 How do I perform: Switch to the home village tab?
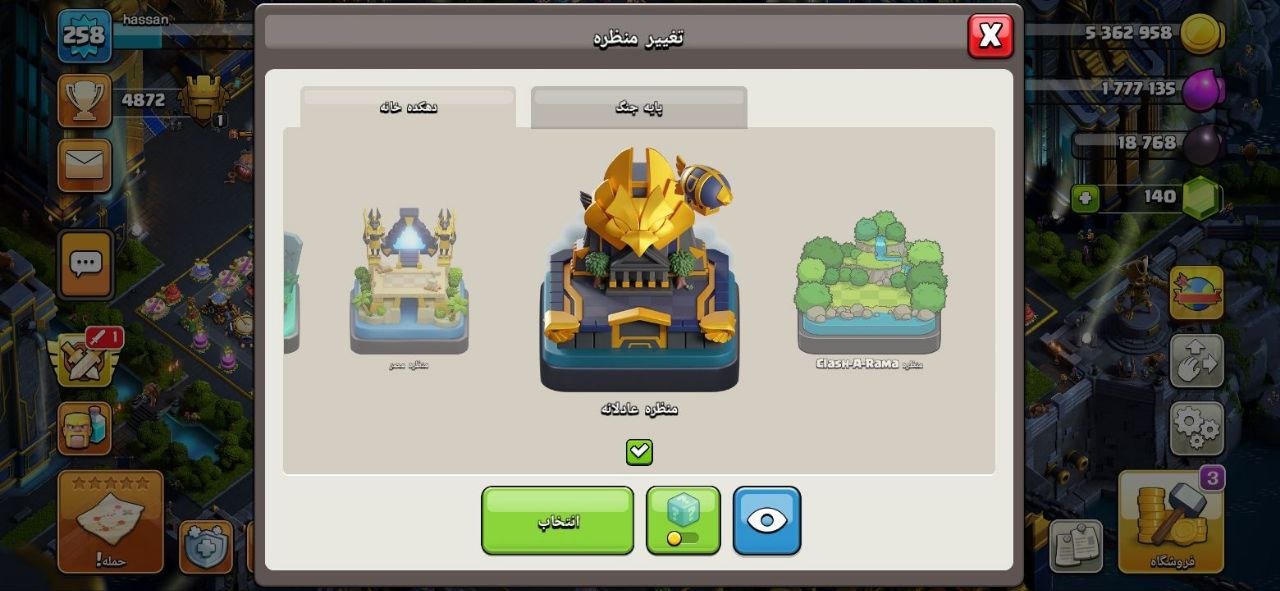pyautogui.click(x=408, y=107)
